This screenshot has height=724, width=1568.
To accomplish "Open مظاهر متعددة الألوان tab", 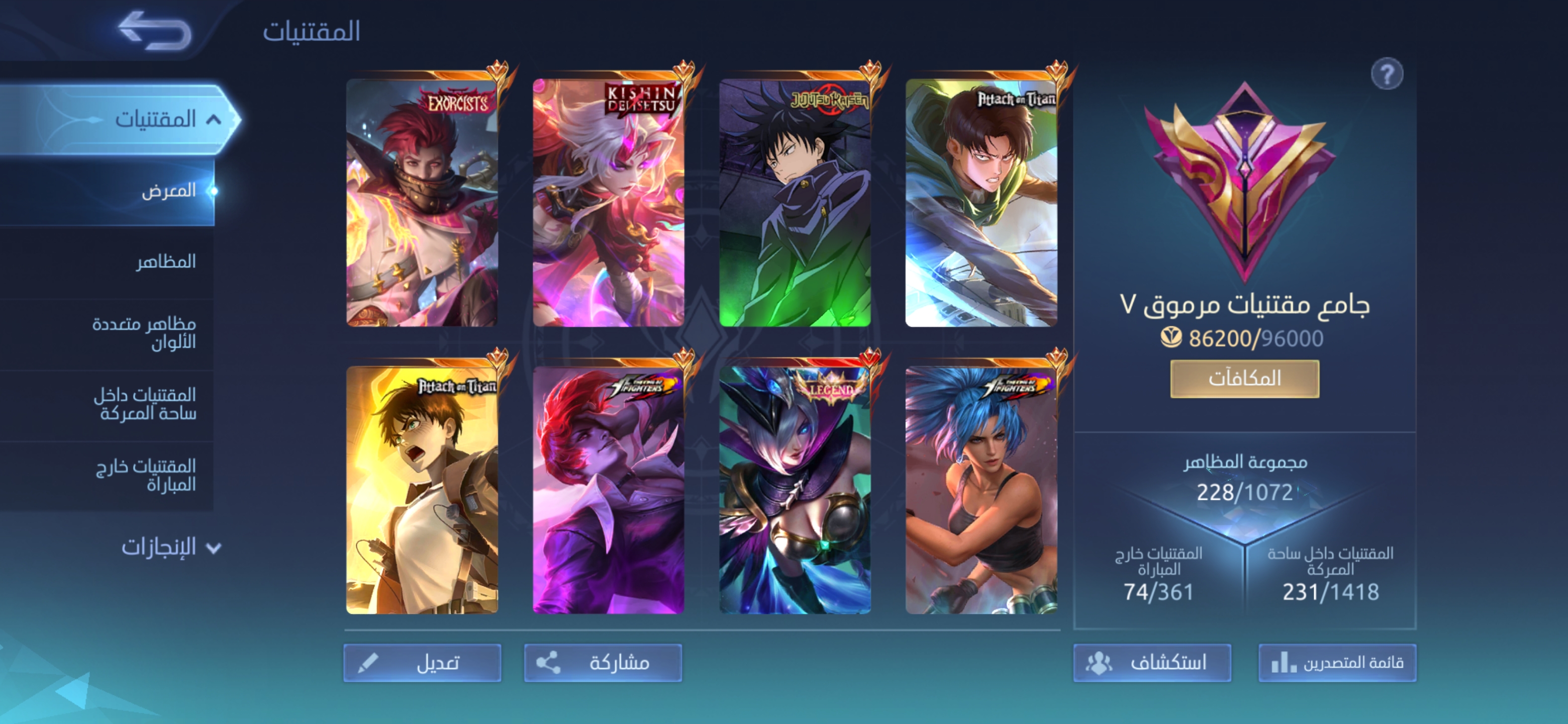I will tap(144, 332).
